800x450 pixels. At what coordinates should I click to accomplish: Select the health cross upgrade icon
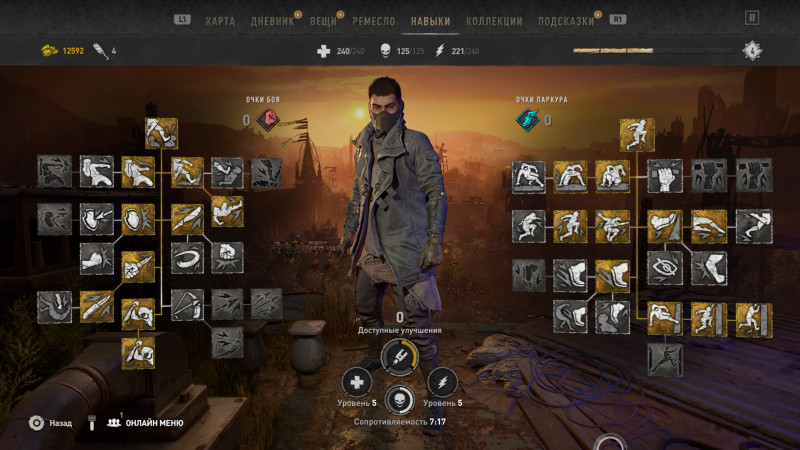tap(357, 382)
